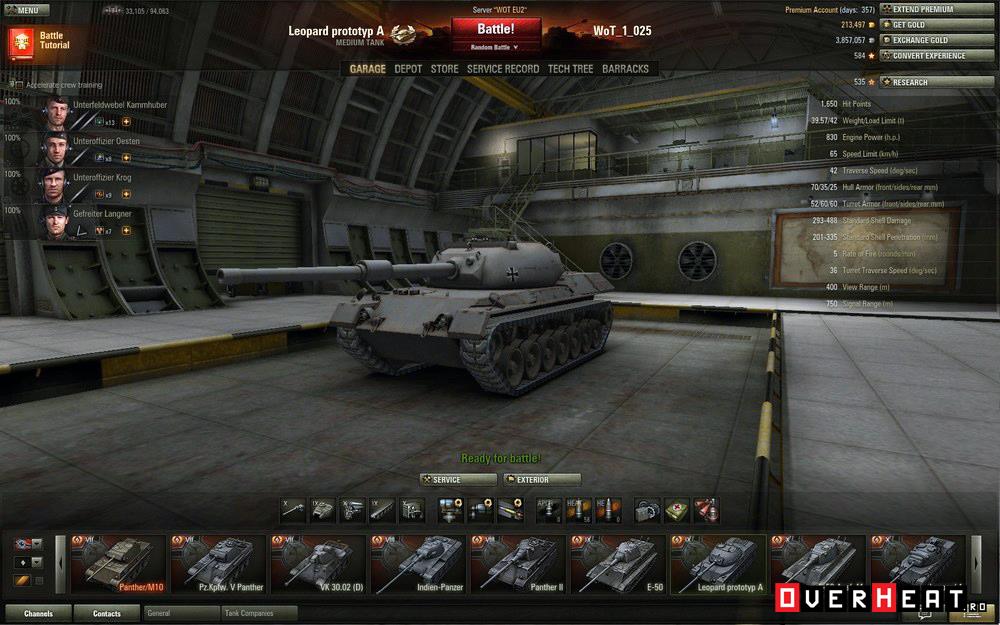This screenshot has width=1000, height=625.
Task: Open the Exterior customization button
Action: coord(542,480)
